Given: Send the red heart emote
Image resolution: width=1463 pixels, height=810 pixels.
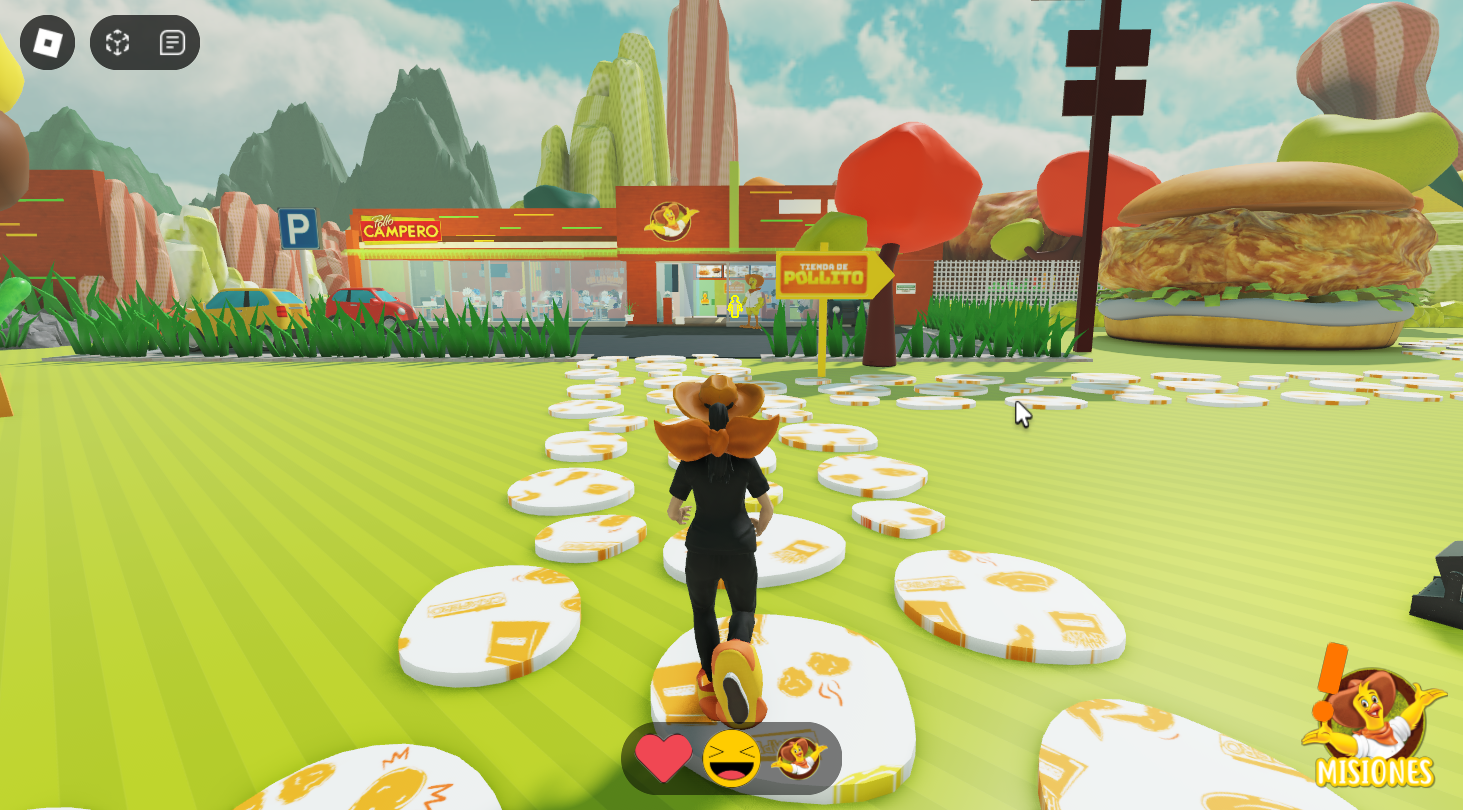Looking at the screenshot, I should [x=664, y=758].
